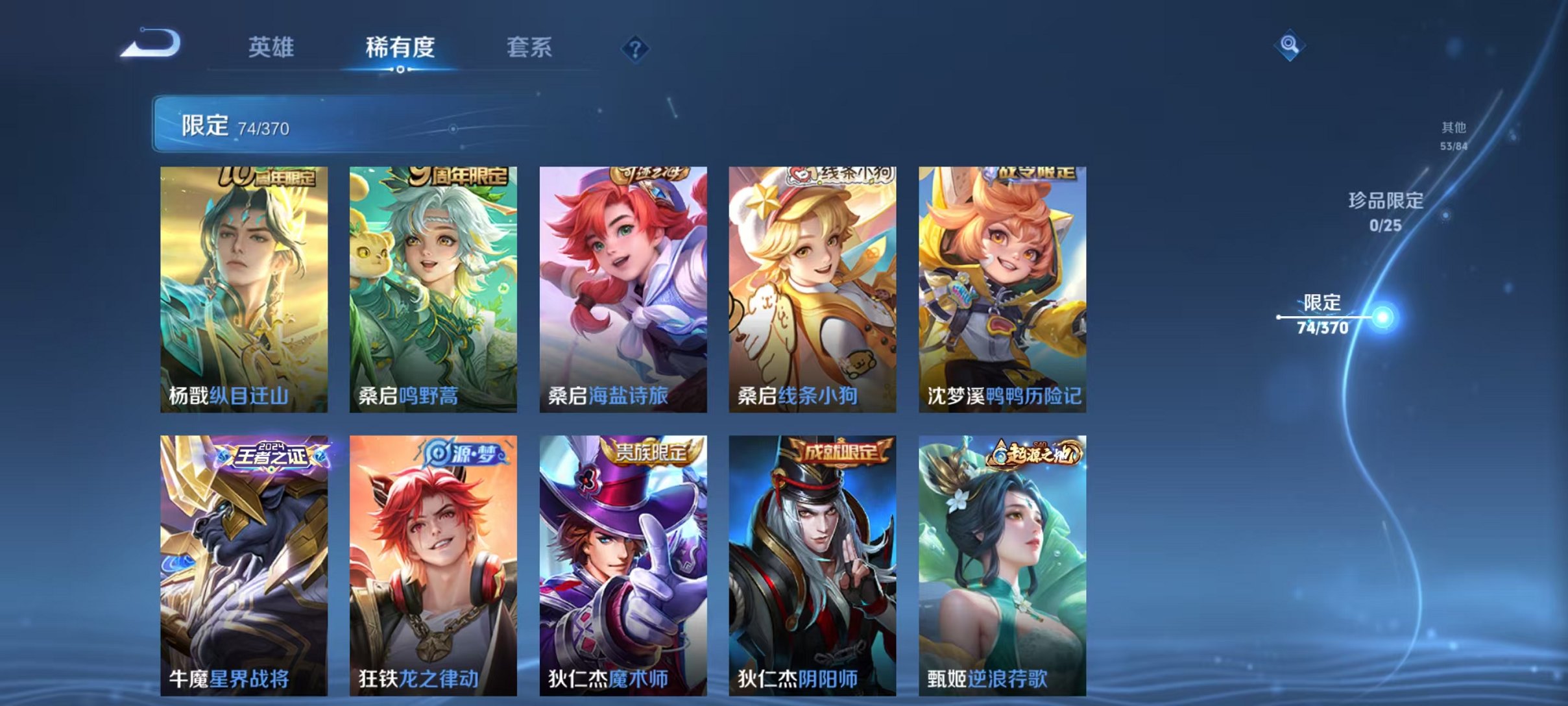Select the 稀有度 tab
Screen dimensions: 1568x706
[x=401, y=47]
